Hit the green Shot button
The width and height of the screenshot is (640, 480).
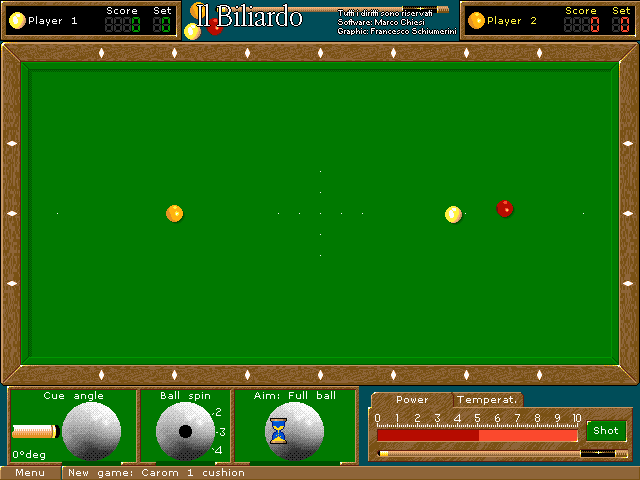pos(606,431)
